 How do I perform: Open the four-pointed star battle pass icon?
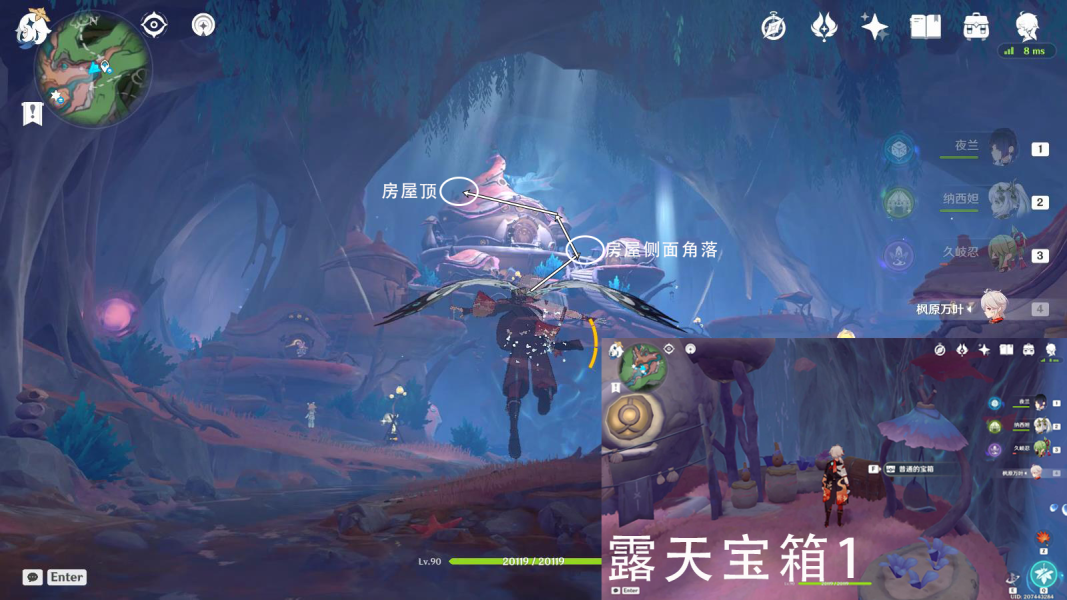(875, 27)
